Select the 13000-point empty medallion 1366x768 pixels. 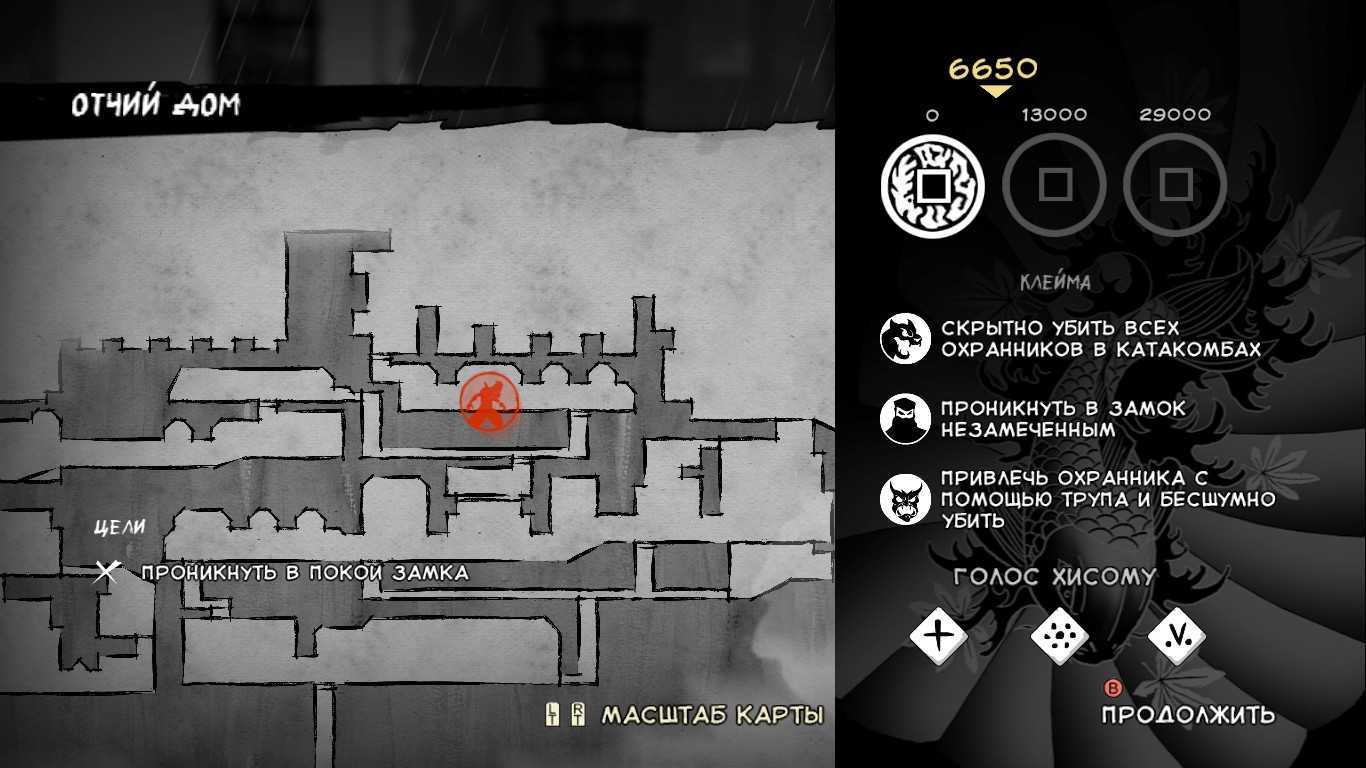point(1054,186)
